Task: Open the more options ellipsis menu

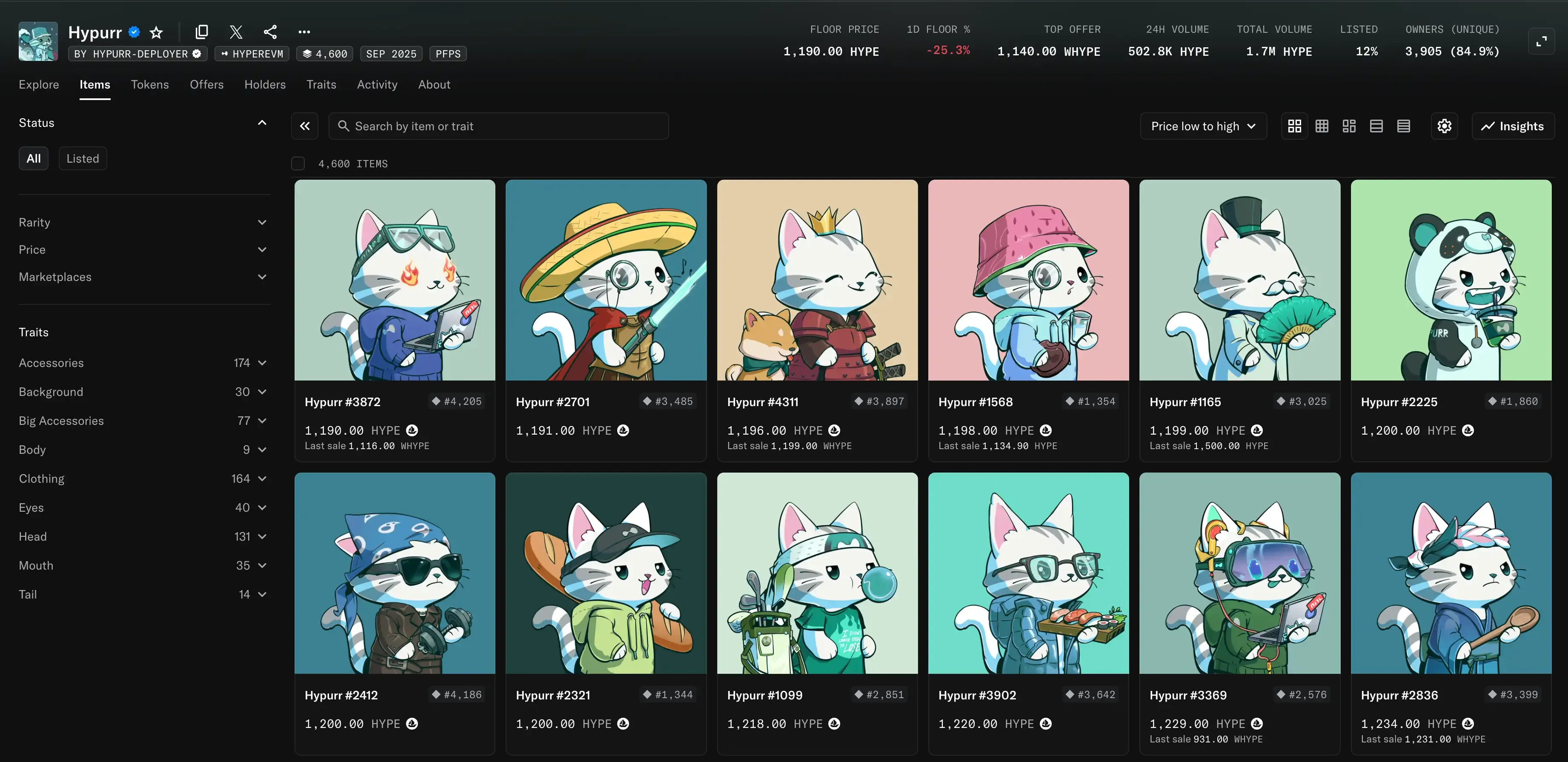Action: pos(304,32)
